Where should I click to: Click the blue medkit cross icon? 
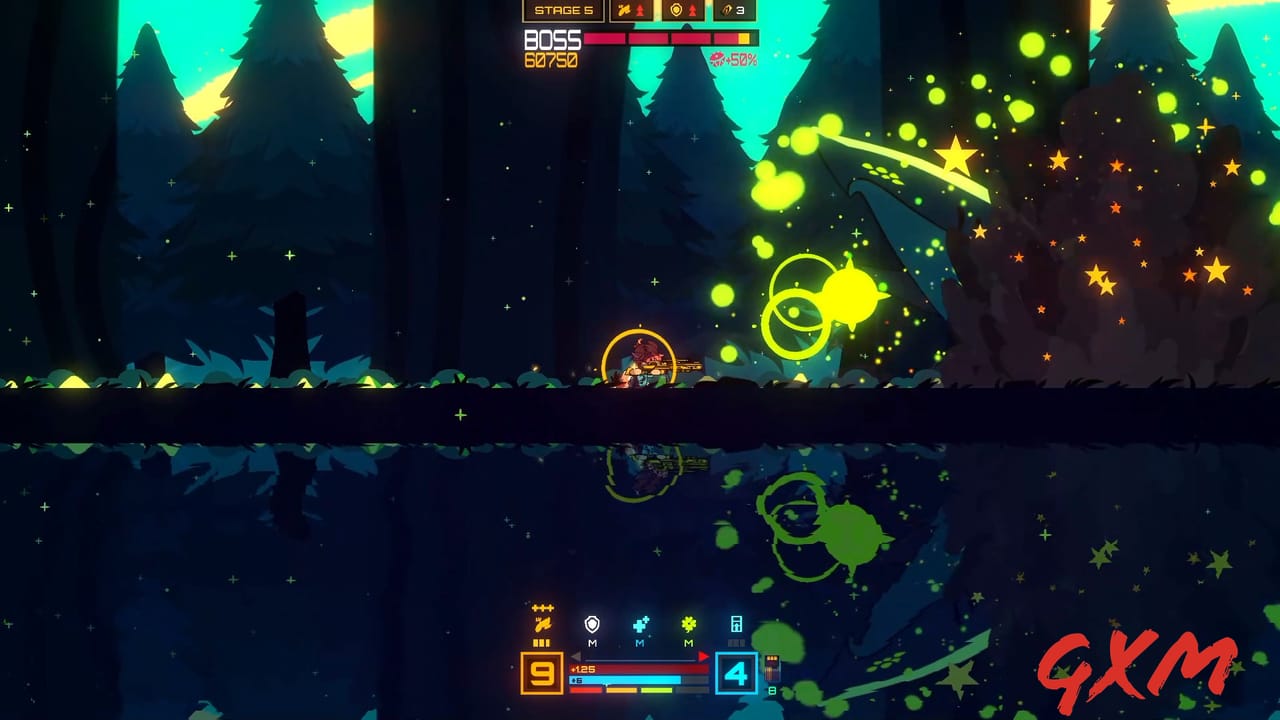[640, 624]
